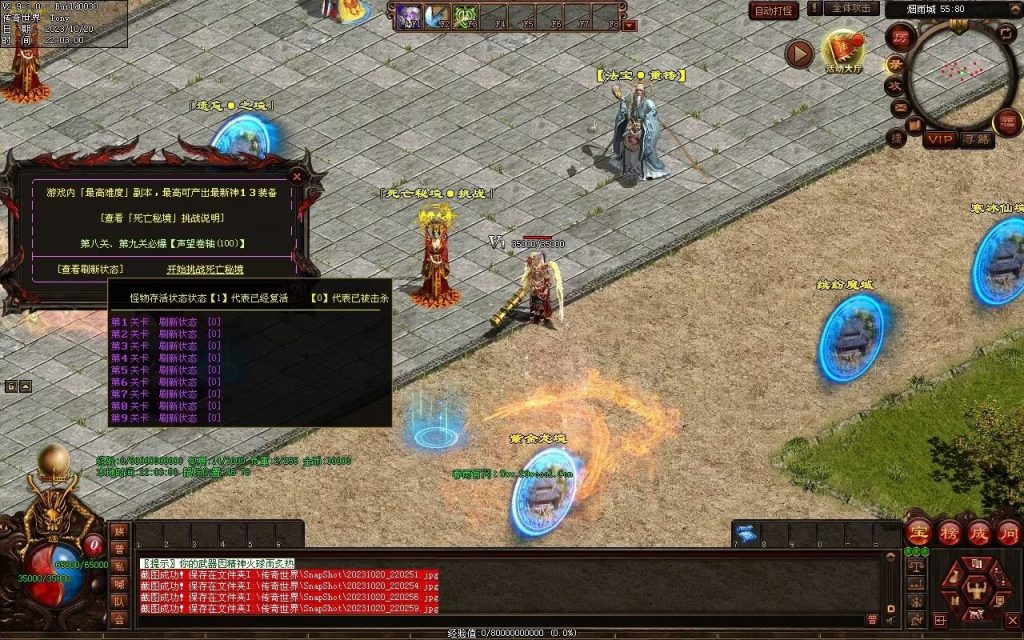The image size is (1024, 640).
Task: Close the 死亡秘境 dialog with X
Action: (x=294, y=172)
